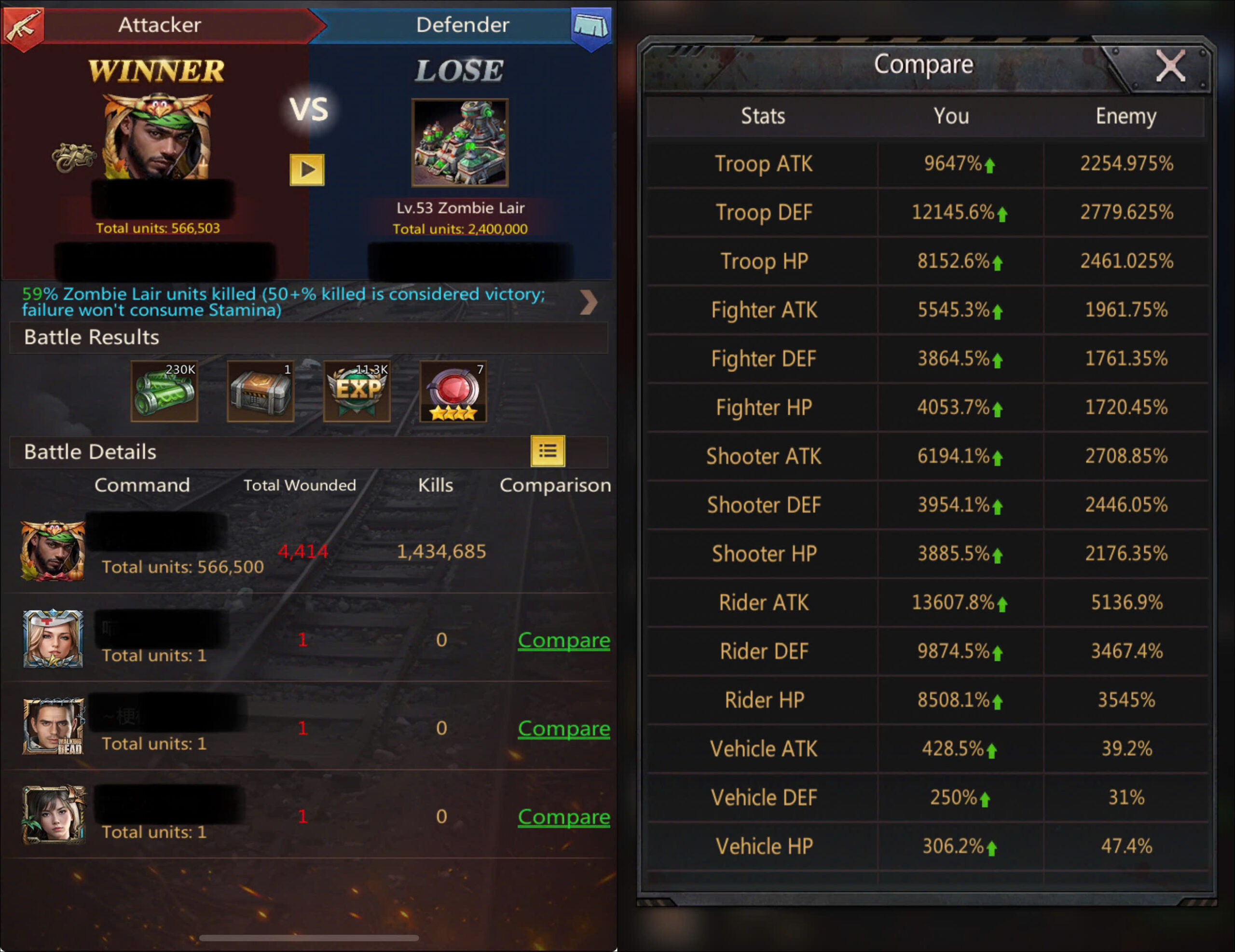Select the defender blue flag icon
The image size is (1235, 952).
click(x=591, y=26)
